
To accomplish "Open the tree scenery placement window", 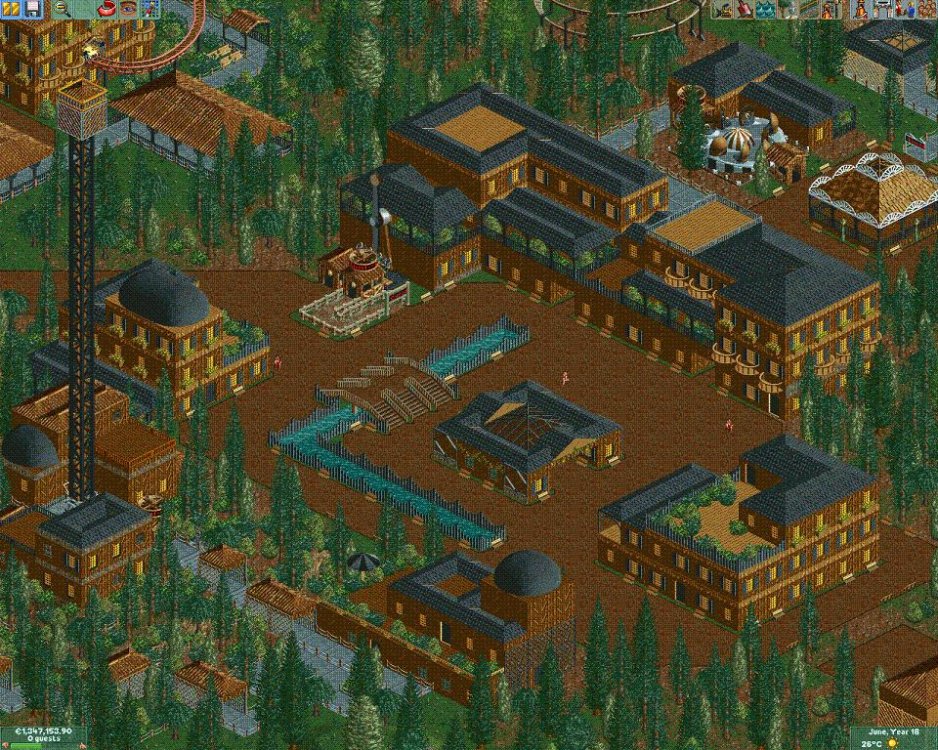I will pos(787,9).
